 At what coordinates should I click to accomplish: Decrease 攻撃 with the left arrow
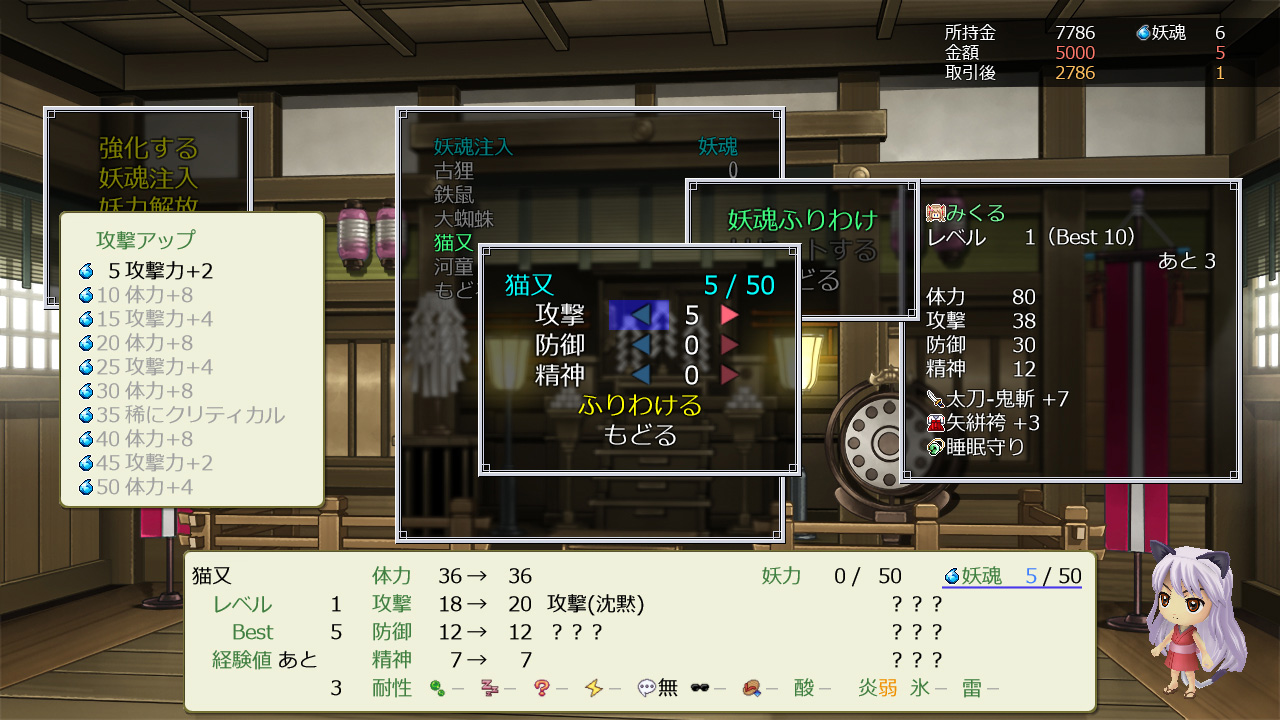[x=640, y=315]
